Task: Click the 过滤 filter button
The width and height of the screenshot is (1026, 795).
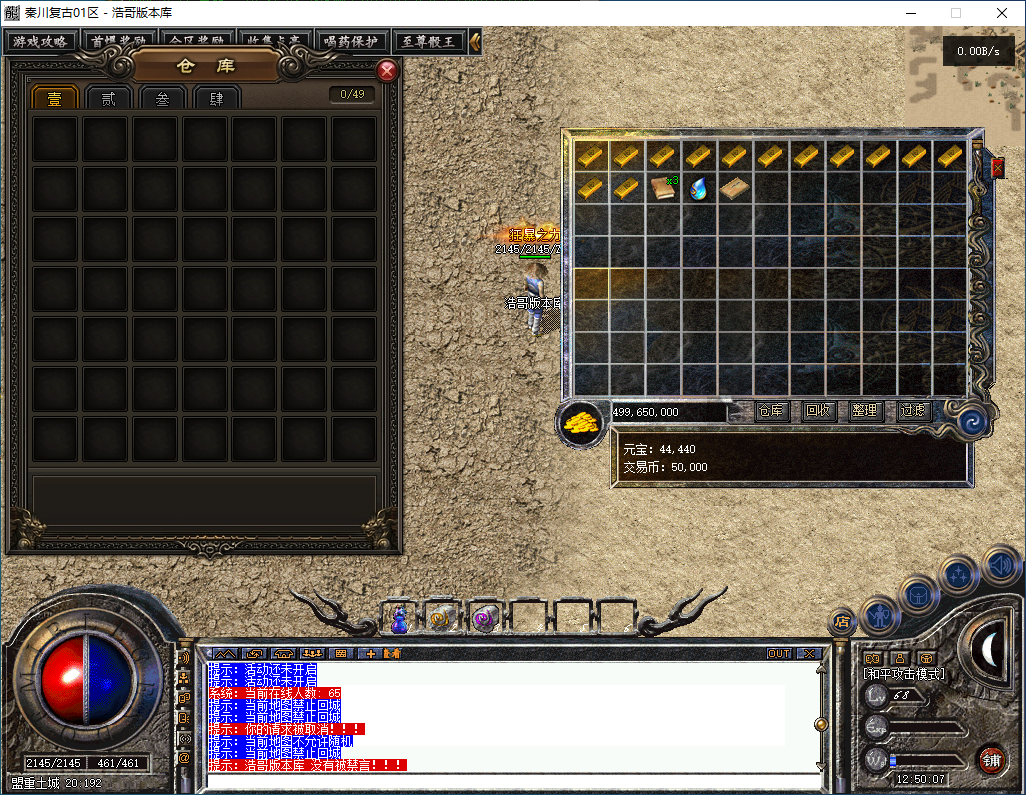Action: point(913,411)
